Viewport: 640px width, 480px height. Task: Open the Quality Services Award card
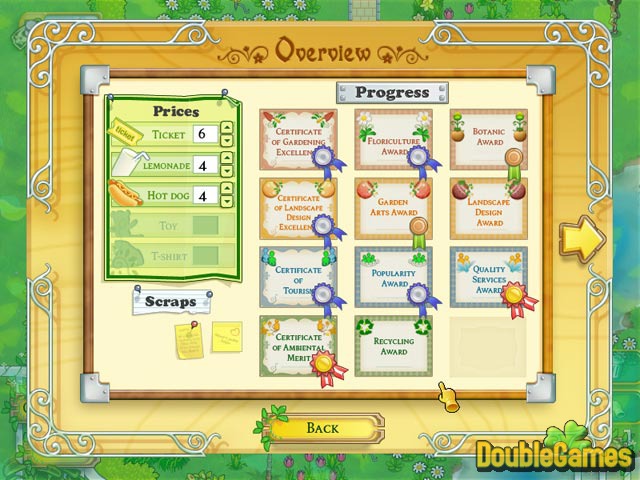click(x=488, y=276)
